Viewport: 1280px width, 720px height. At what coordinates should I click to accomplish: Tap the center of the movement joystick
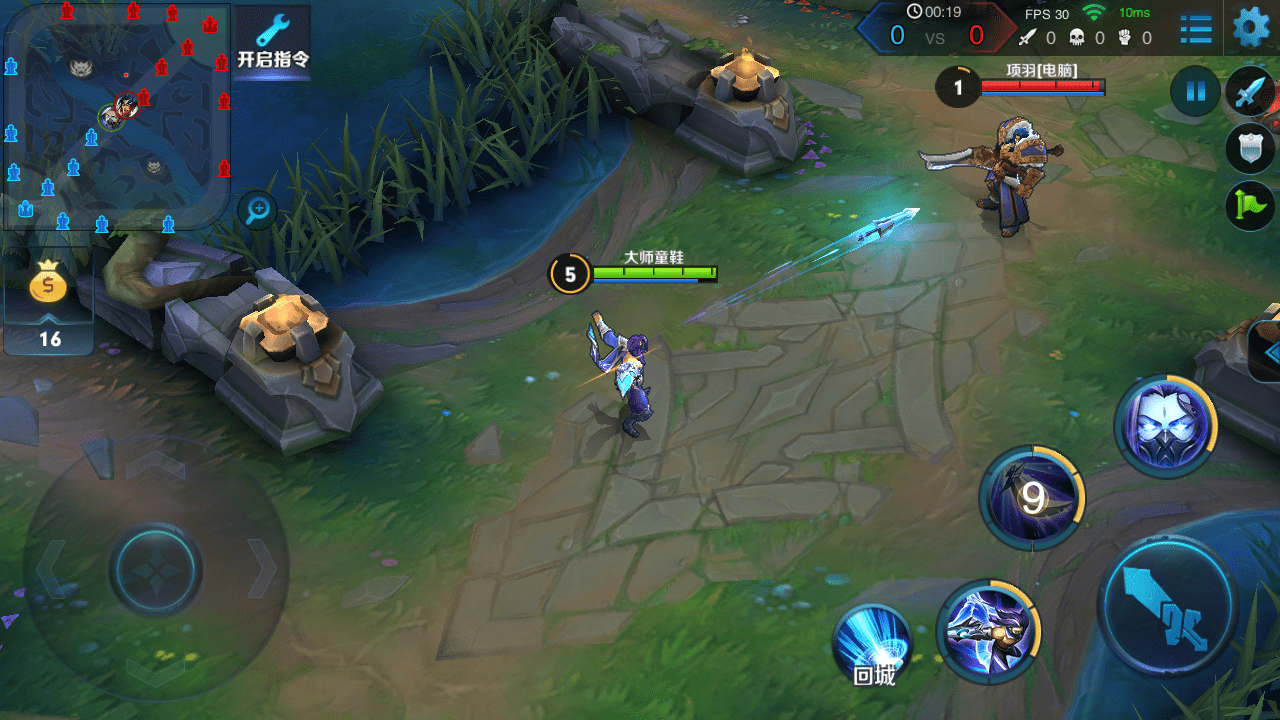[x=155, y=569]
